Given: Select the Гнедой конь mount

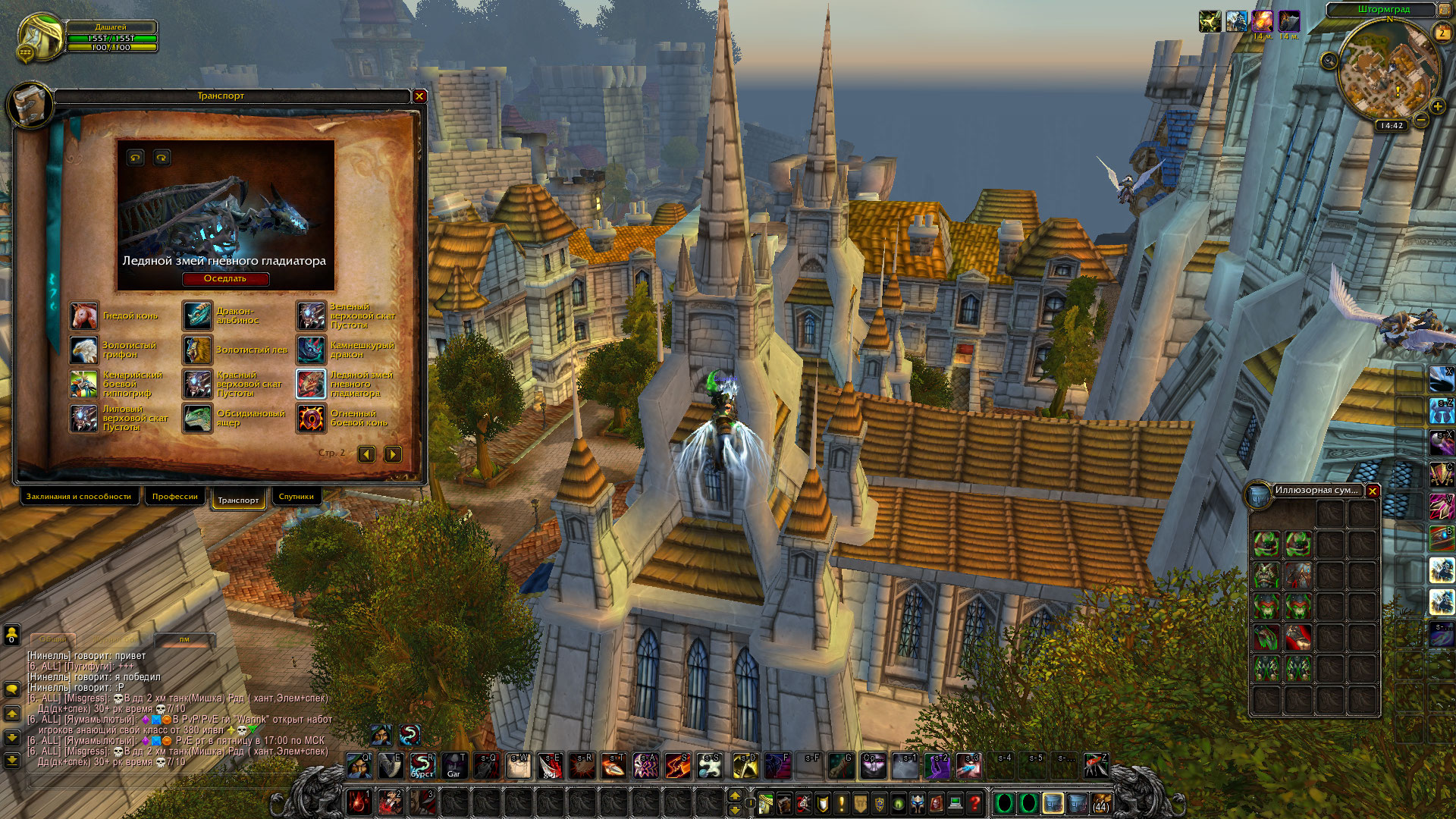Looking at the screenshot, I should pyautogui.click(x=84, y=316).
